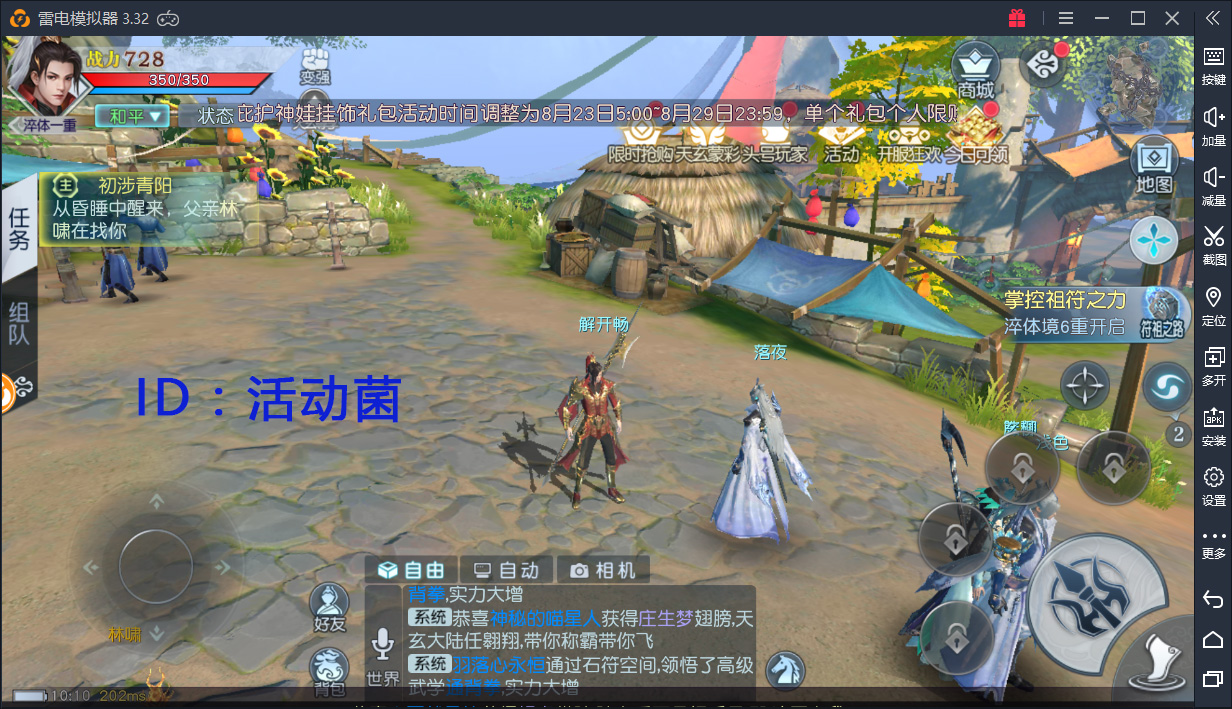Click the horse mount icon
1232x709 pixels.
tap(785, 670)
